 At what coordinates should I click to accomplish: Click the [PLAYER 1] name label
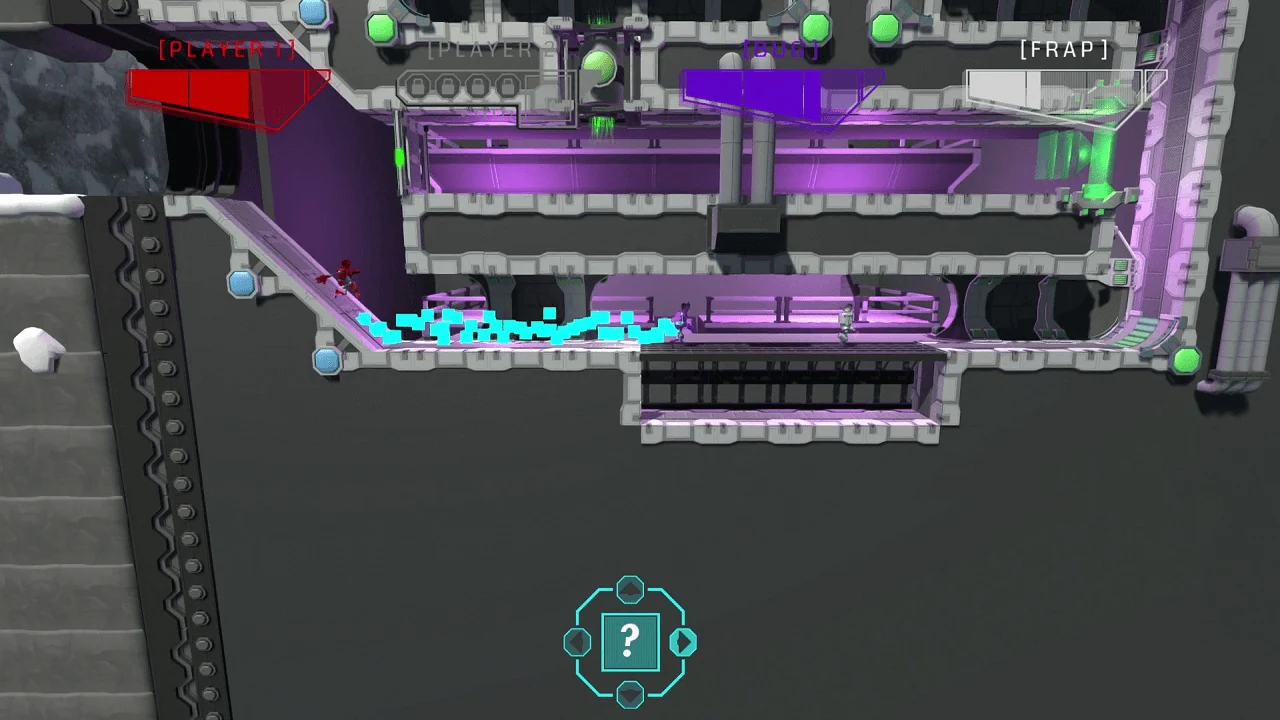click(x=227, y=49)
